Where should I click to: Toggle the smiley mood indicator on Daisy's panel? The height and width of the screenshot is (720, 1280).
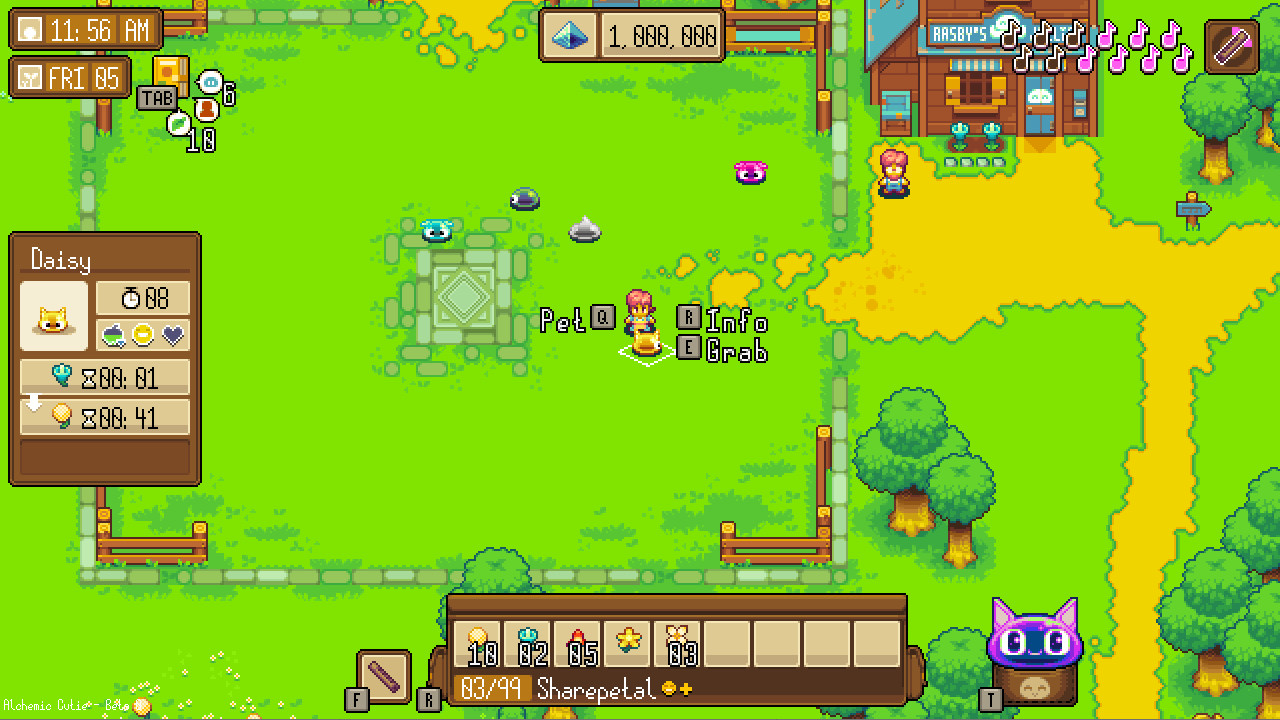[142, 333]
